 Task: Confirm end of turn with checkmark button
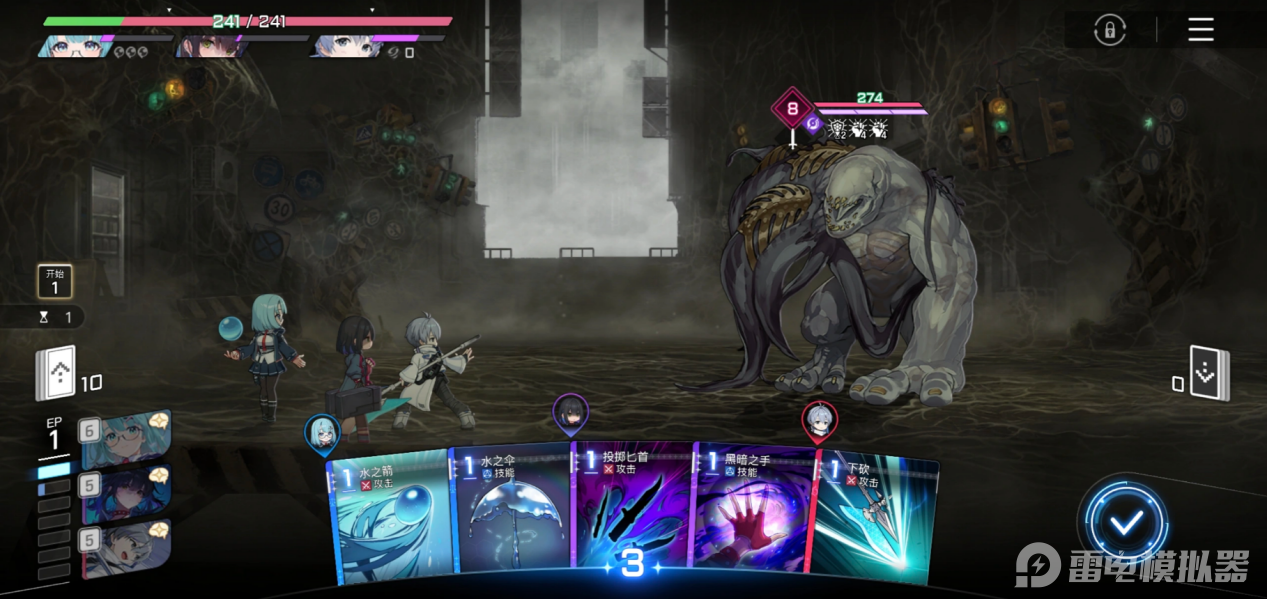1126,522
